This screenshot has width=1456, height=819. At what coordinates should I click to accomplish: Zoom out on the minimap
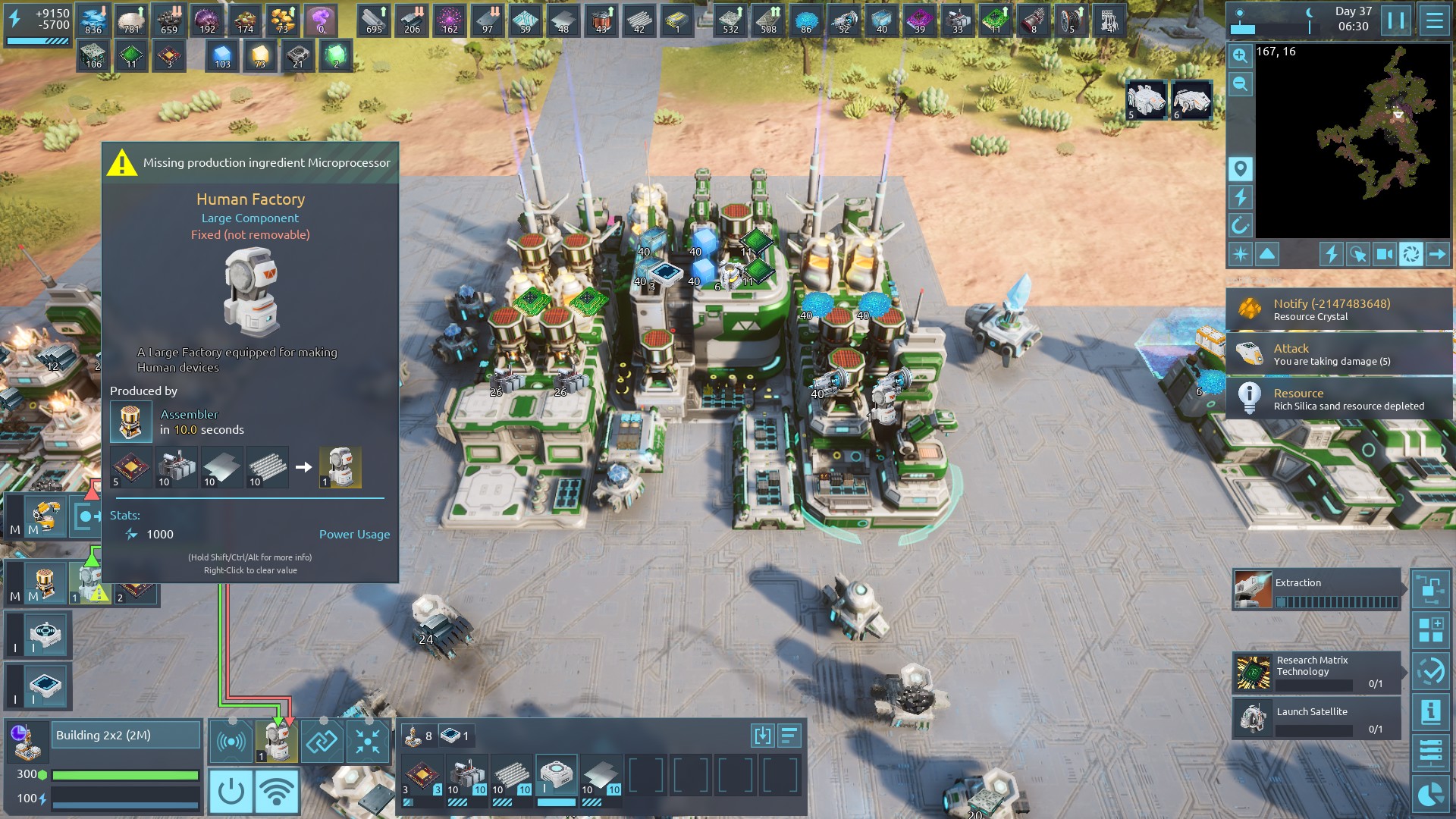[1240, 84]
